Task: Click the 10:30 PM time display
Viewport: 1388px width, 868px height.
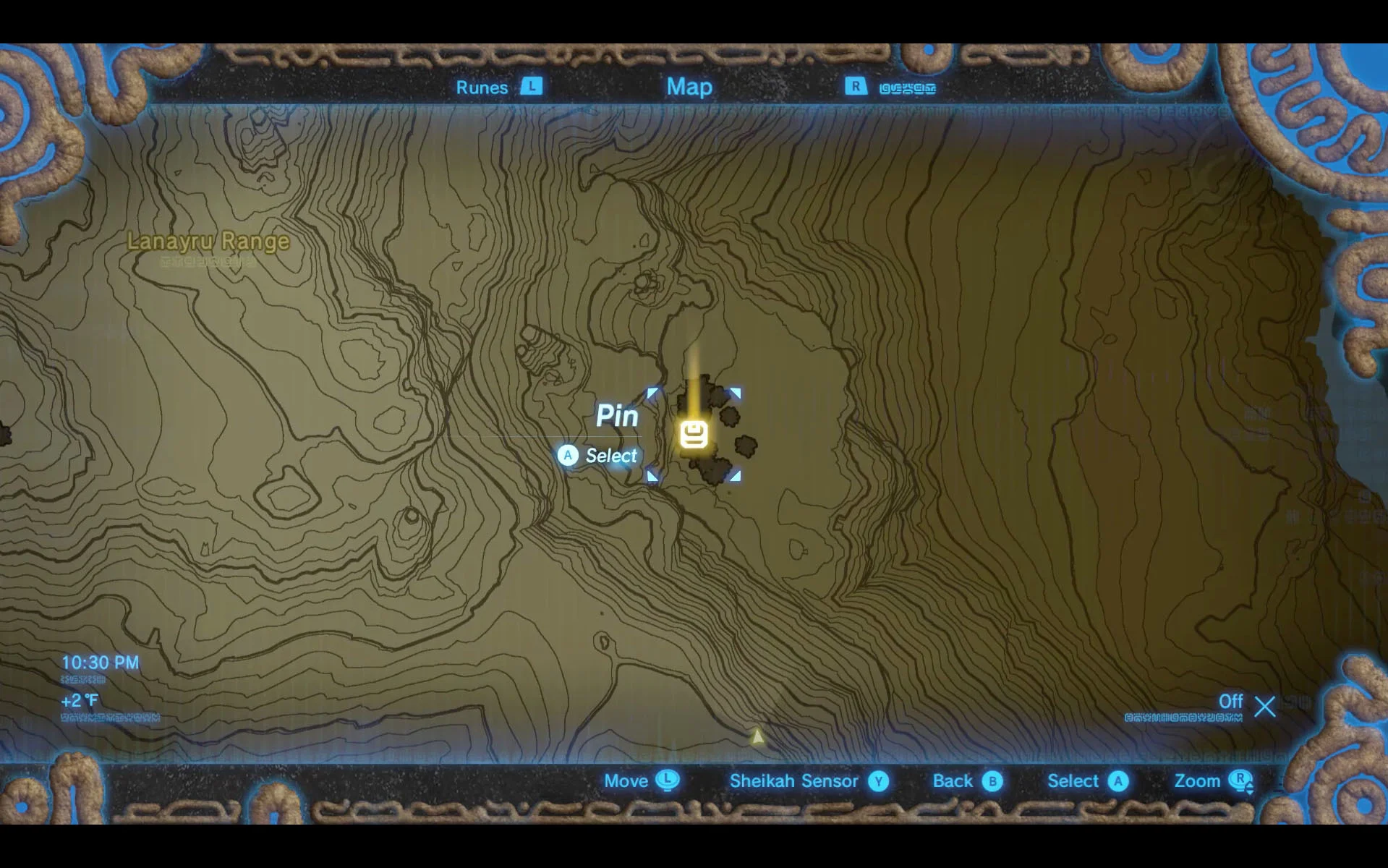Action: click(x=101, y=662)
